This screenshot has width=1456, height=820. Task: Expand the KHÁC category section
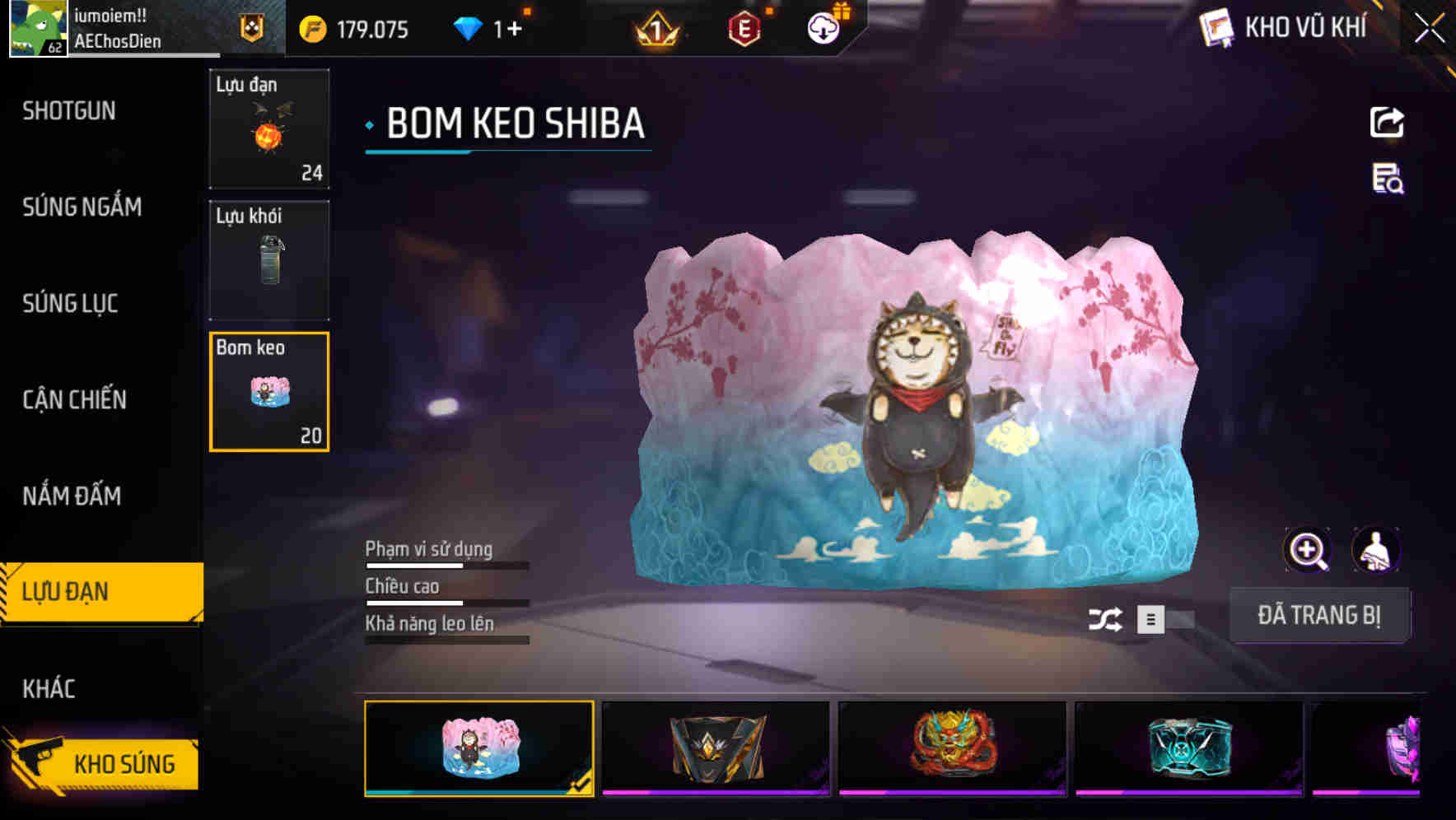click(x=50, y=688)
